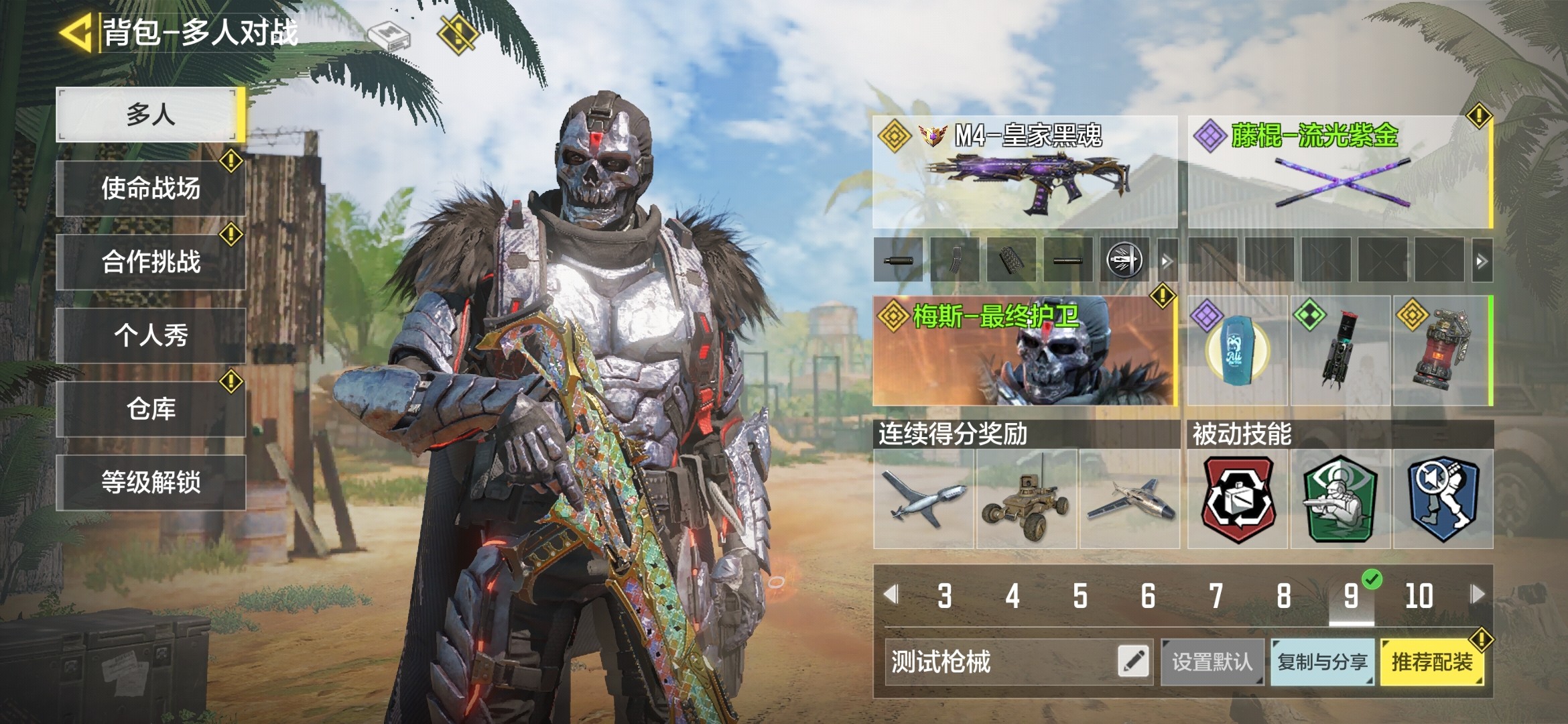Select the 藤棍-流光紫金 secondary weapon
Screen dimensions: 1568x724
pos(1340,172)
